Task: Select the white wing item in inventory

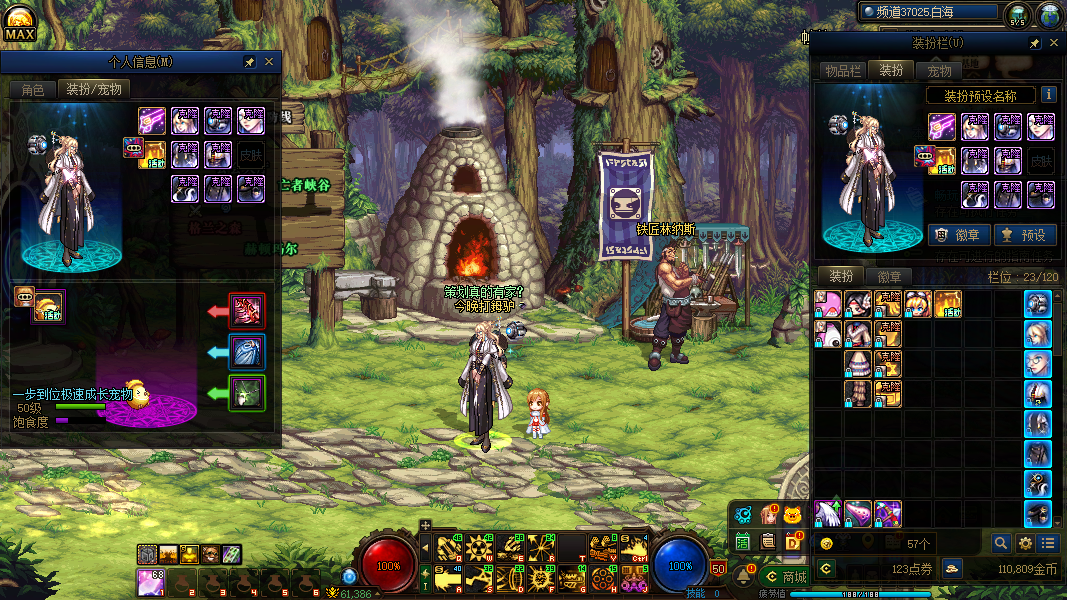Action: coord(827,513)
